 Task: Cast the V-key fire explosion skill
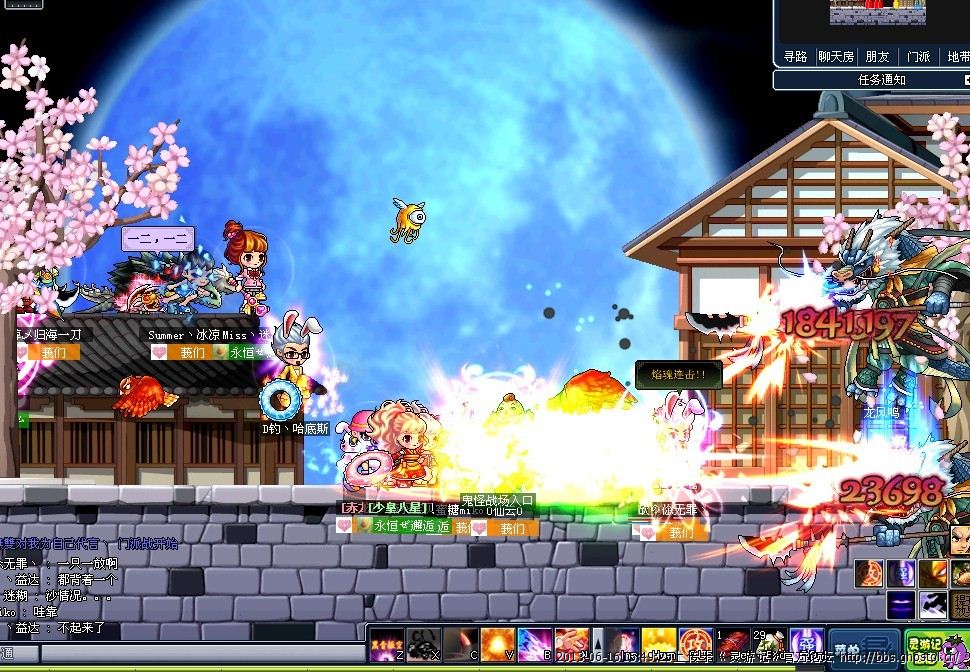497,644
